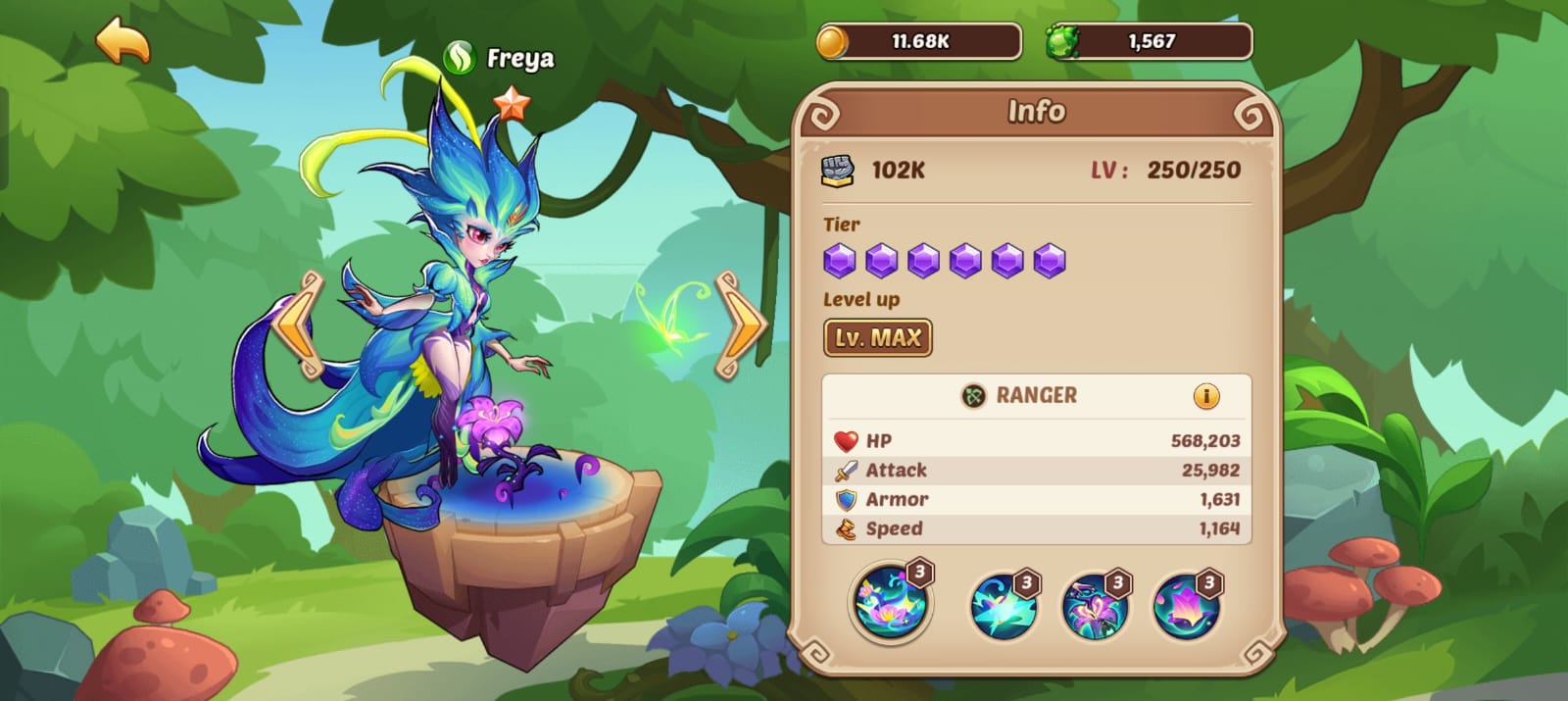
Task: Go back with the orange return arrow
Action: [x=123, y=41]
